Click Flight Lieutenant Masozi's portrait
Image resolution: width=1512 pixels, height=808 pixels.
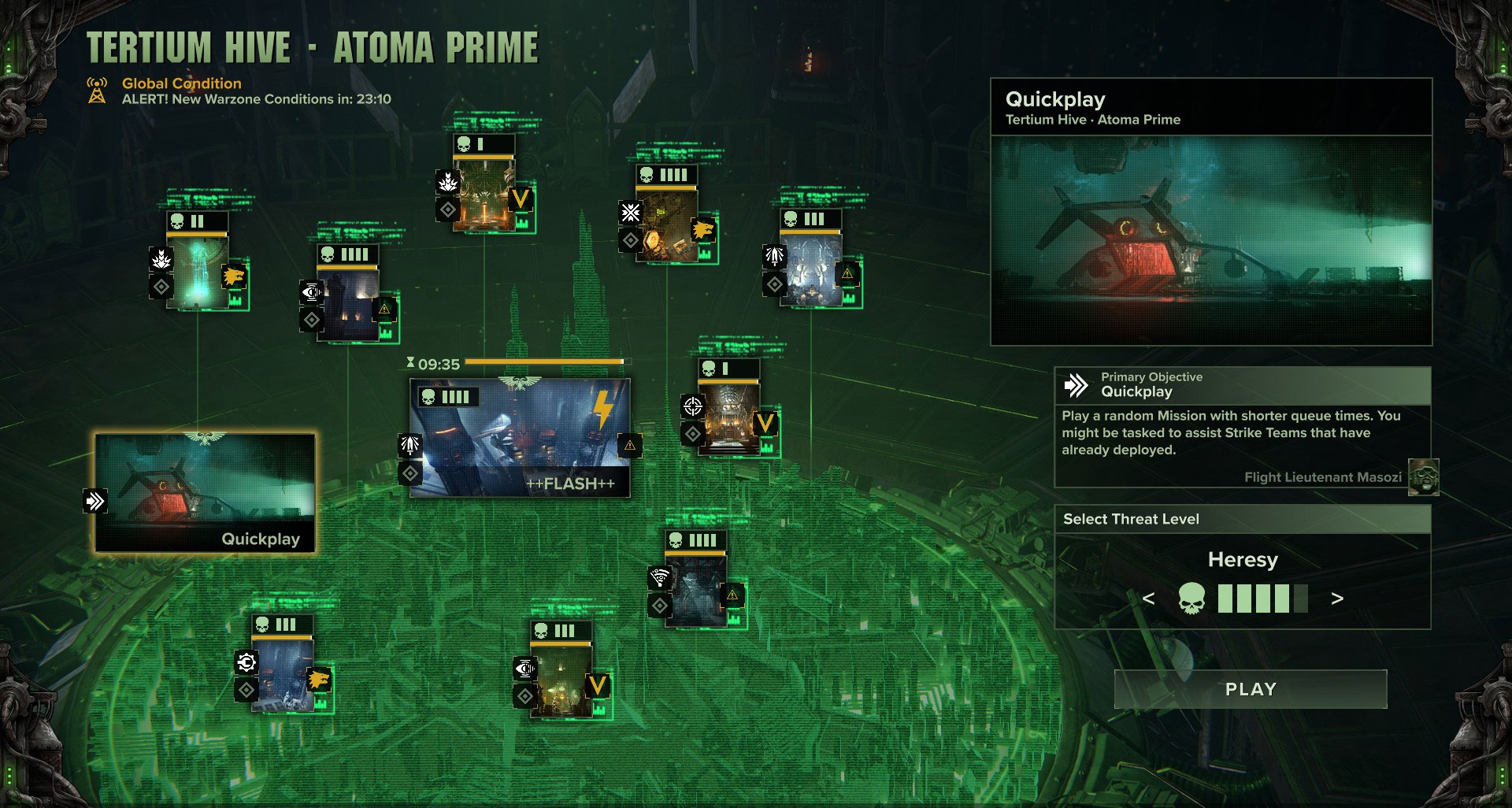pos(1422,479)
